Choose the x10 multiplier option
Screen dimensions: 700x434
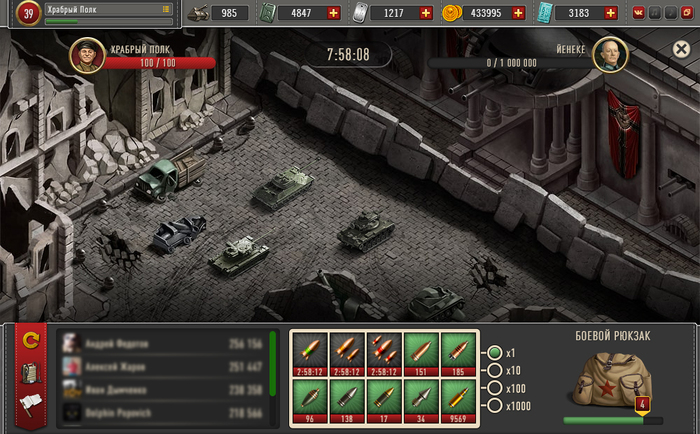coord(494,370)
